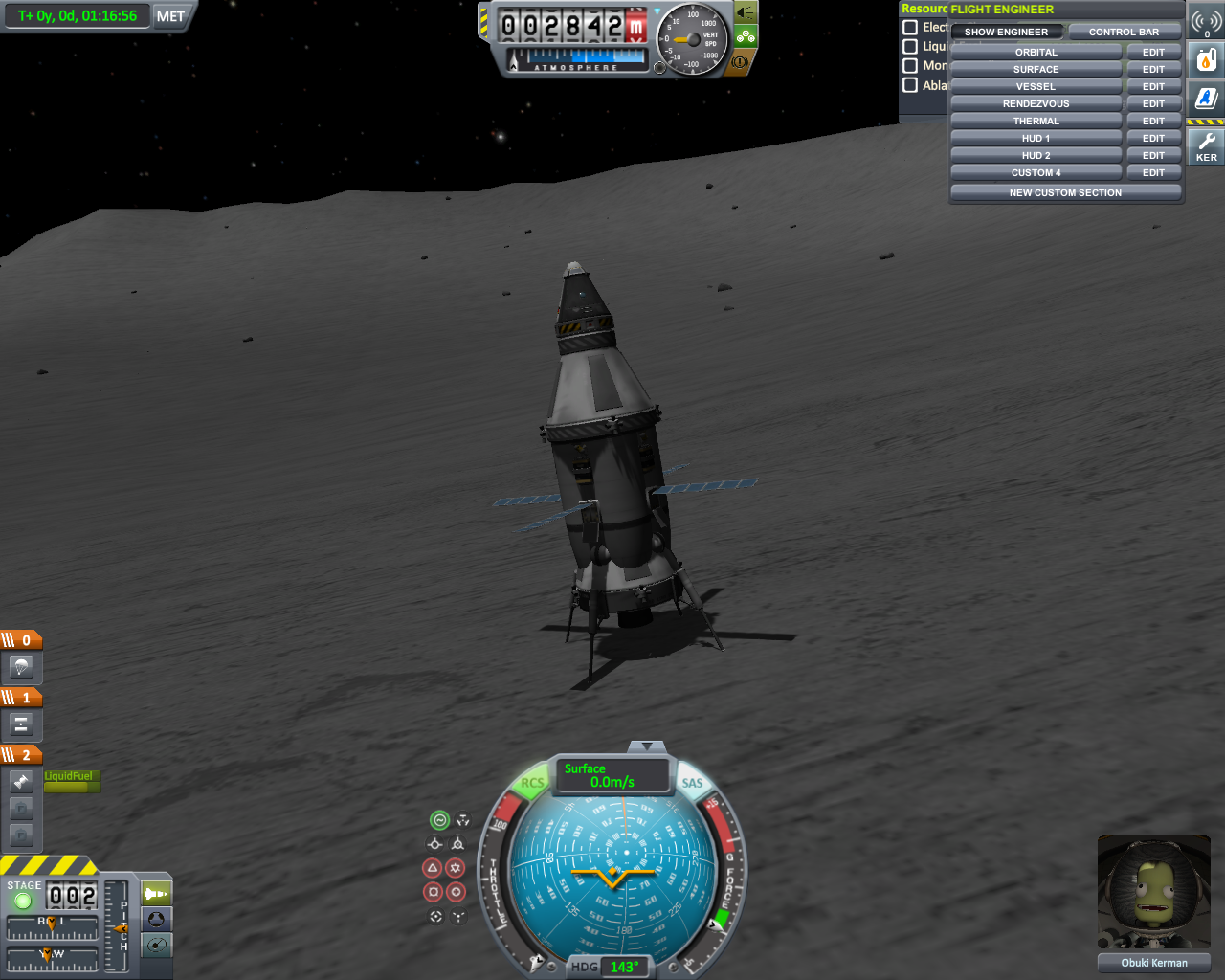1225x980 pixels.
Task: Toggle the SURFACE readout section
Action: (1036, 70)
